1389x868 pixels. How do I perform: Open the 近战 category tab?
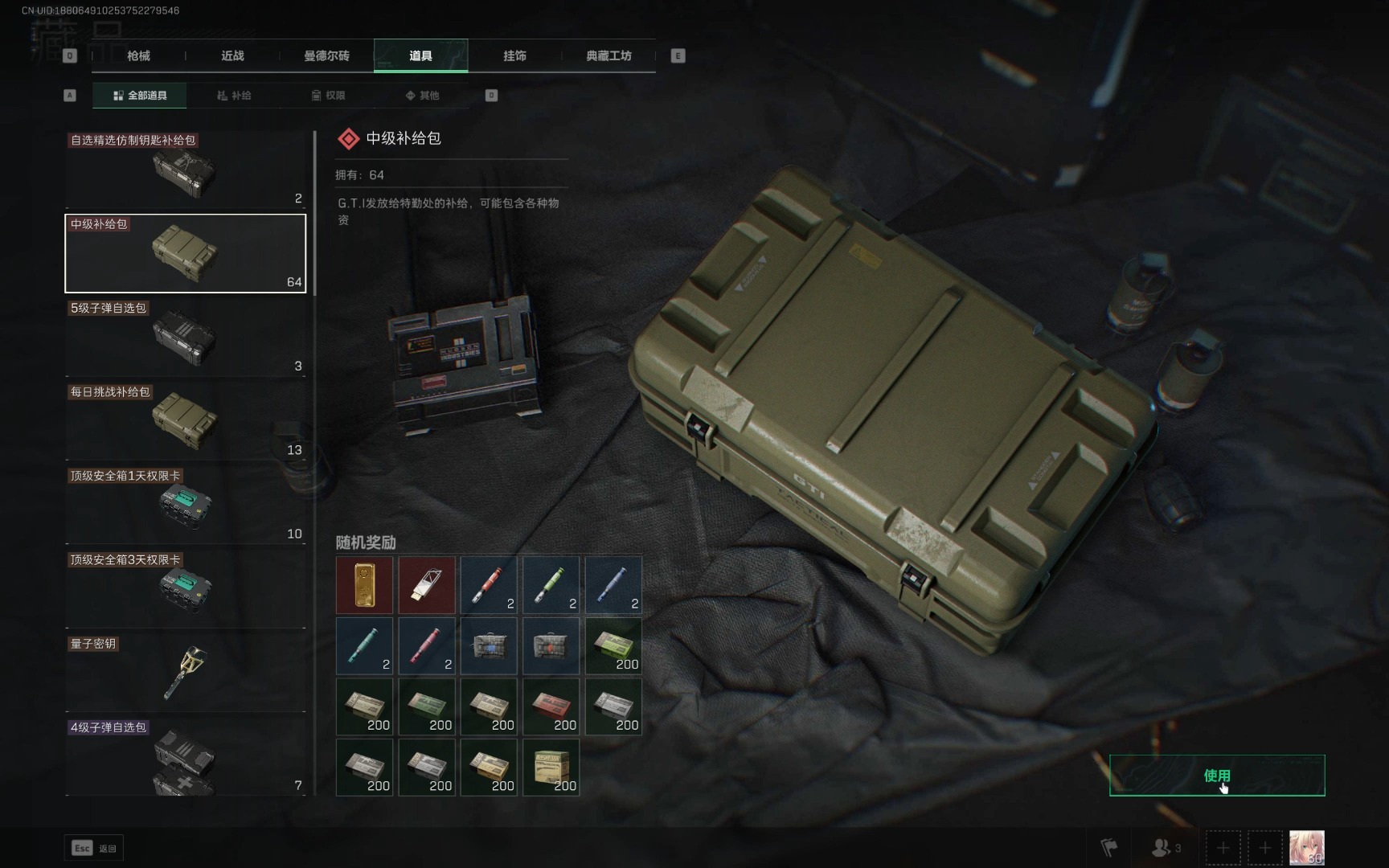232,55
